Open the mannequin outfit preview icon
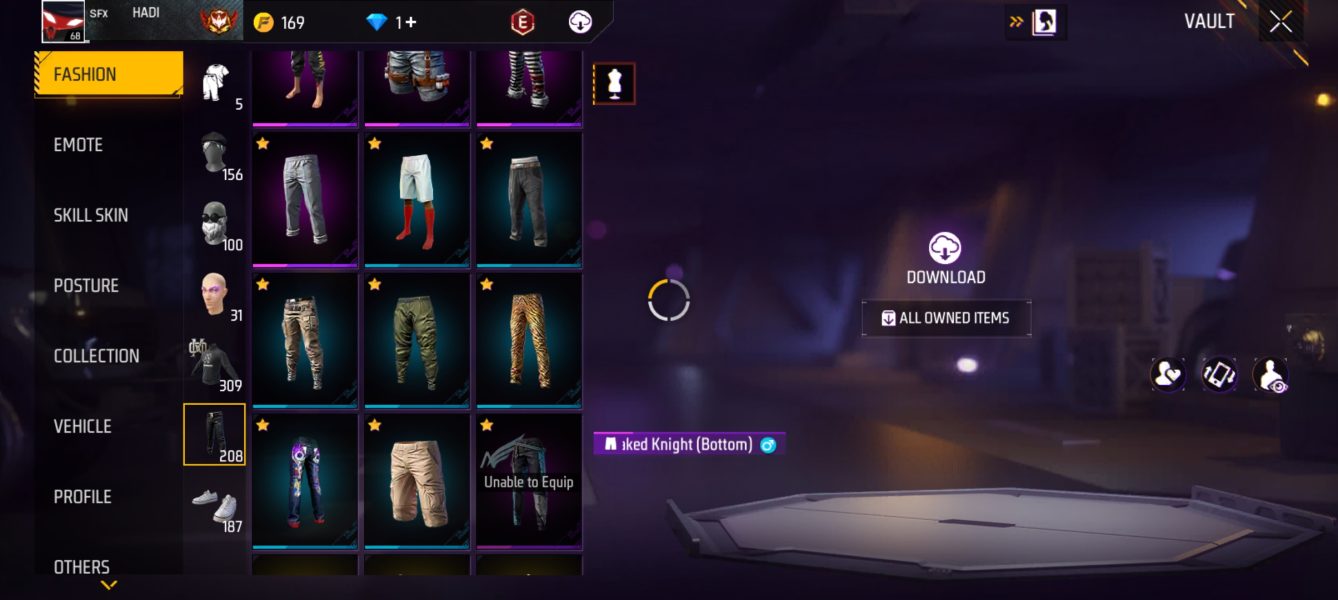1338x600 pixels. (614, 84)
